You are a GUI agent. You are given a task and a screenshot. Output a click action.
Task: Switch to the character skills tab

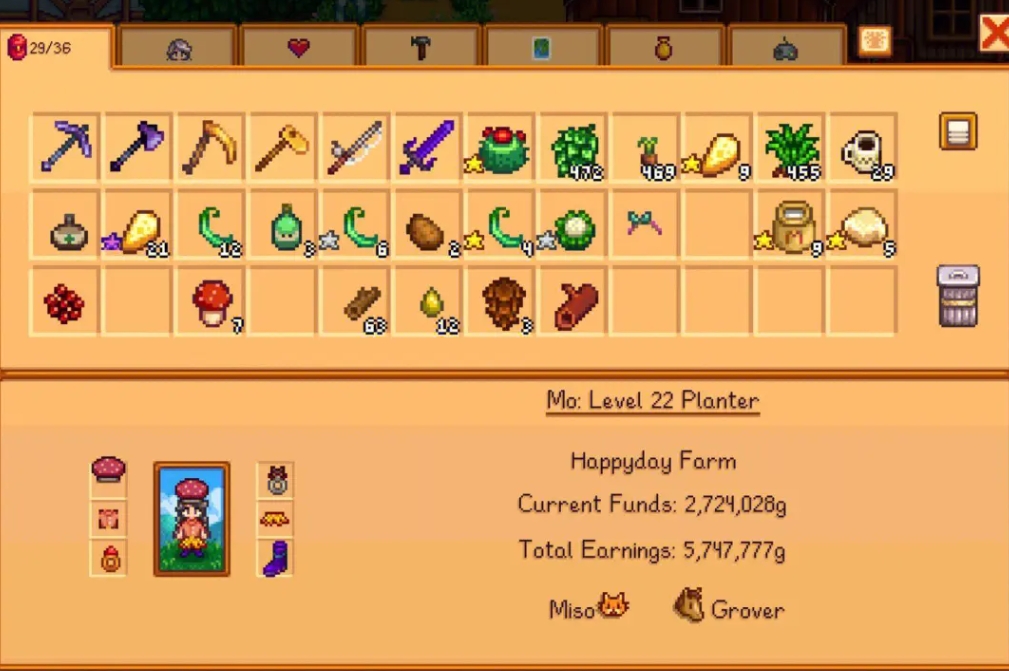178,48
